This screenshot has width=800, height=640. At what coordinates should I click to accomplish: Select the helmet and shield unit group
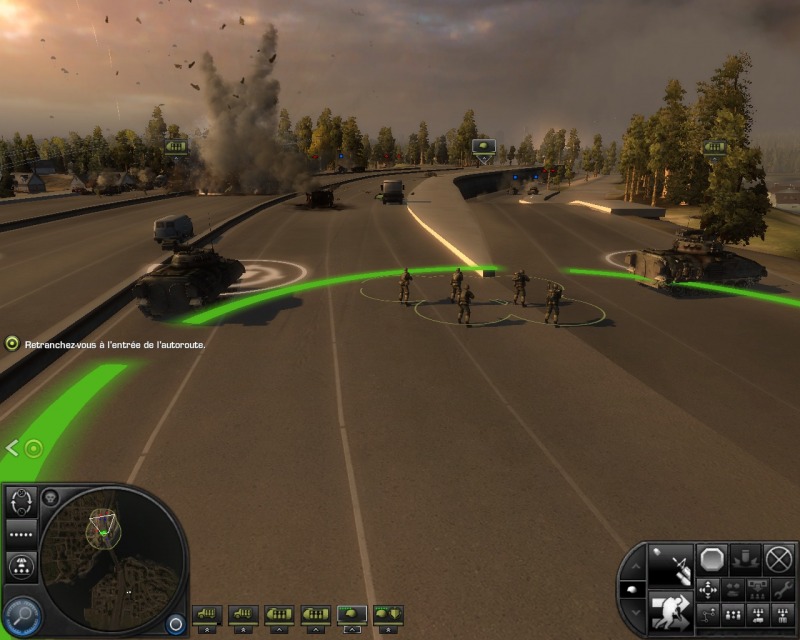[x=387, y=613]
